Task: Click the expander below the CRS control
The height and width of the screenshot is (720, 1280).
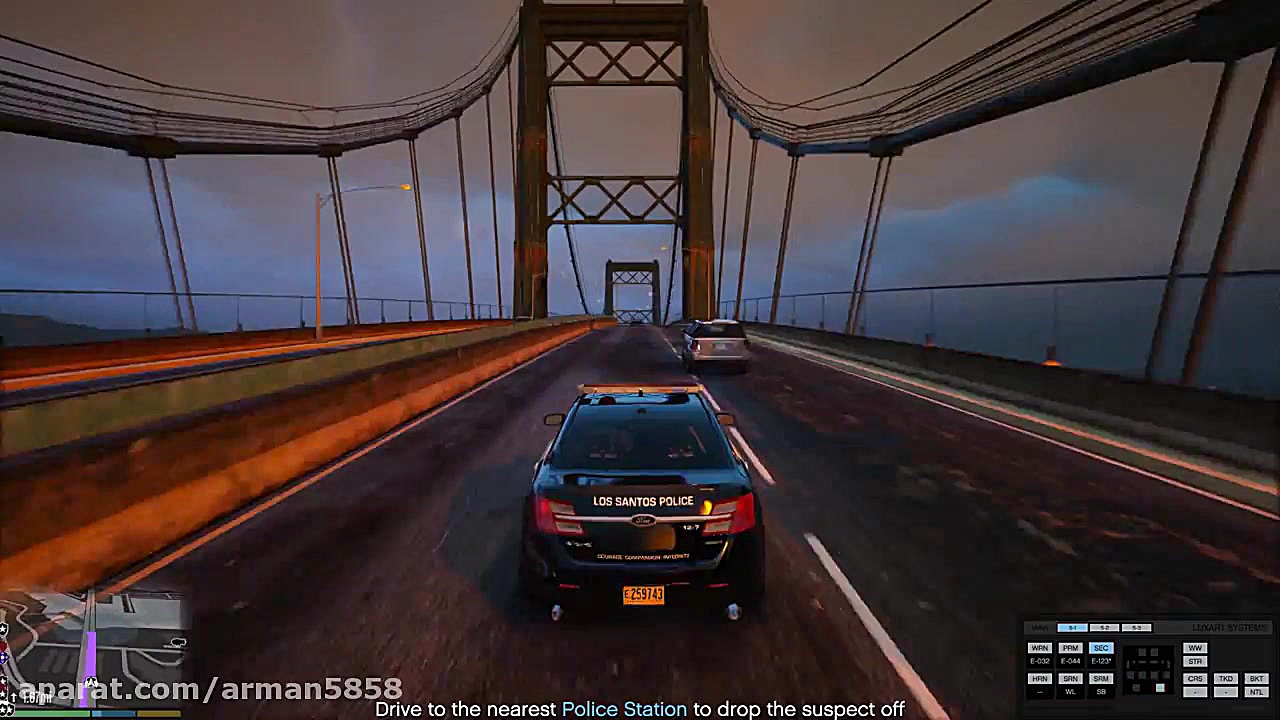Action: point(1195,692)
